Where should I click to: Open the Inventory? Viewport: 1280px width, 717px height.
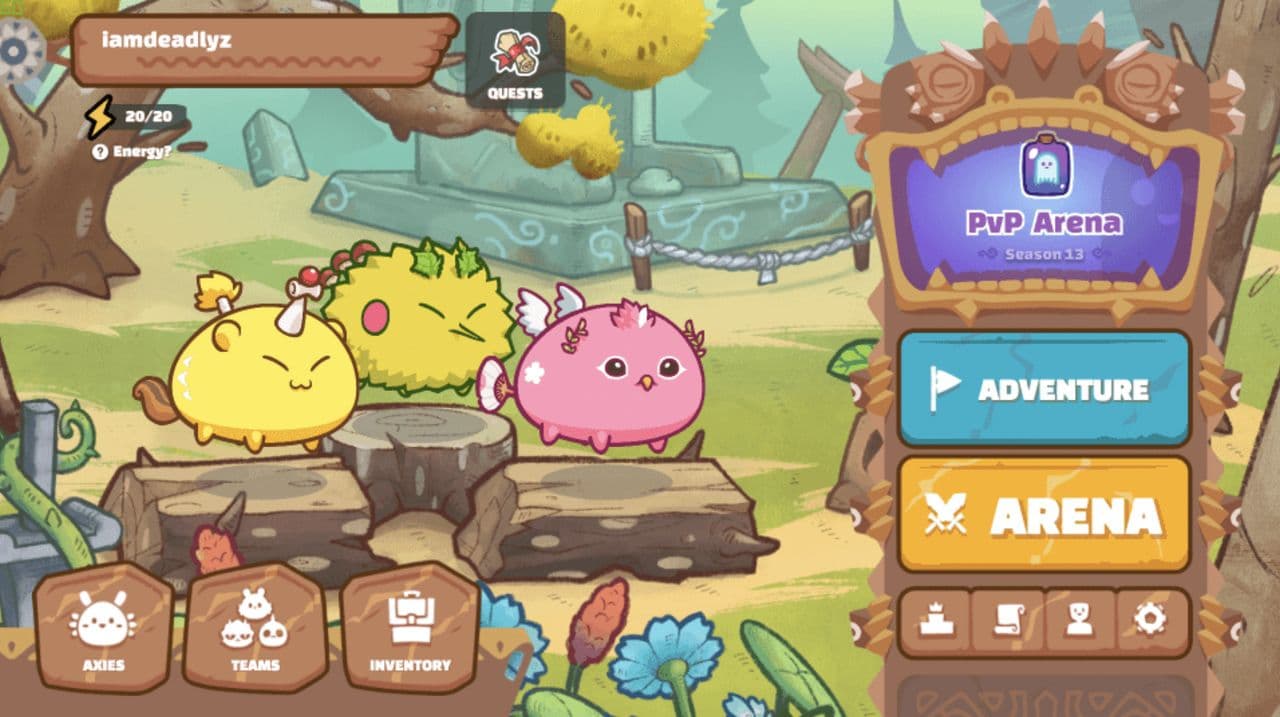pyautogui.click(x=410, y=628)
